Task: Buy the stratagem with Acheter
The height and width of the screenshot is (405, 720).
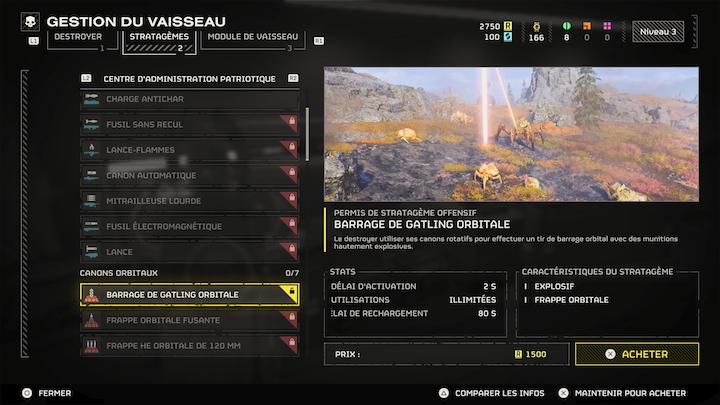Action: coord(636,354)
